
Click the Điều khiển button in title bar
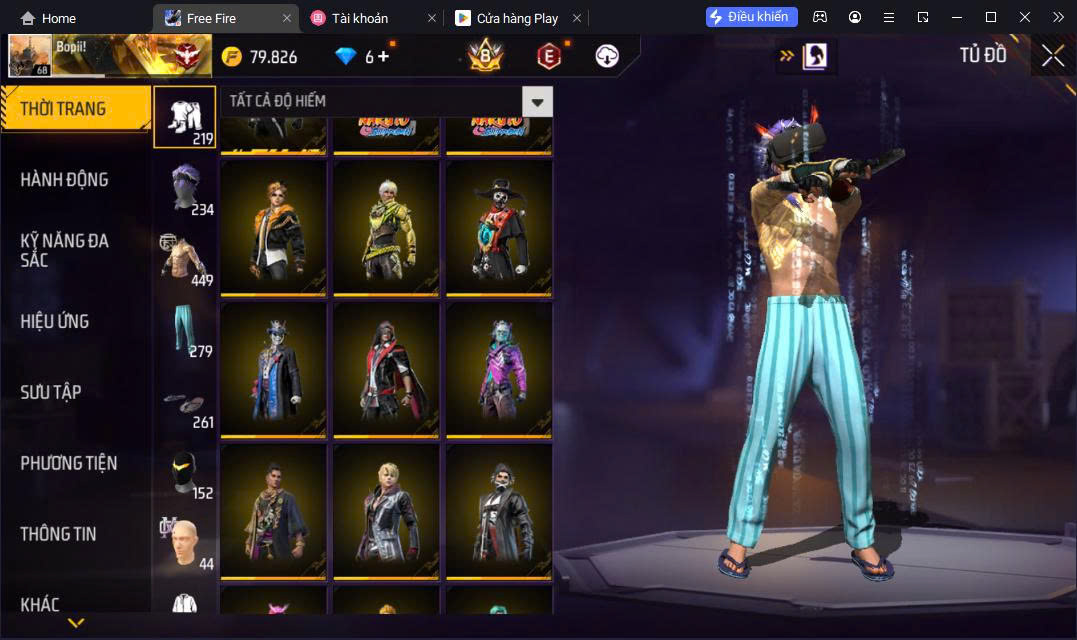752,17
